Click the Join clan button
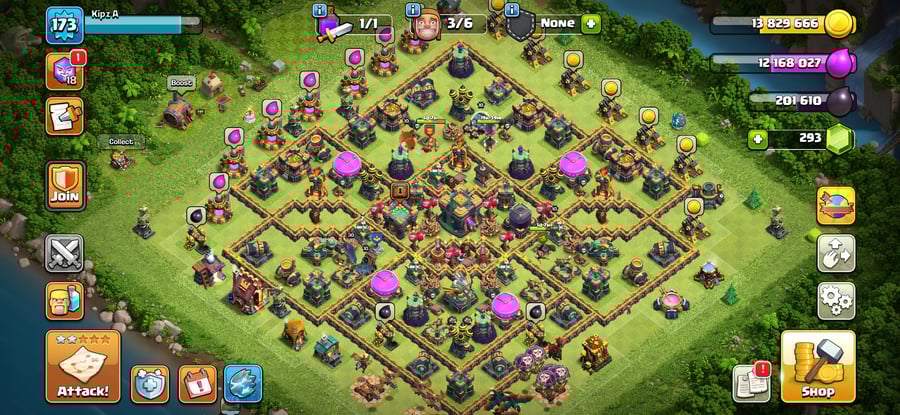The width and height of the screenshot is (900, 415). coord(65,187)
